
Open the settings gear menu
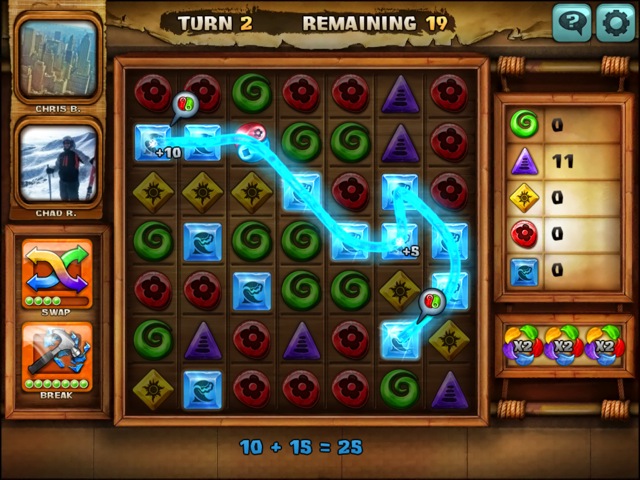tap(615, 22)
